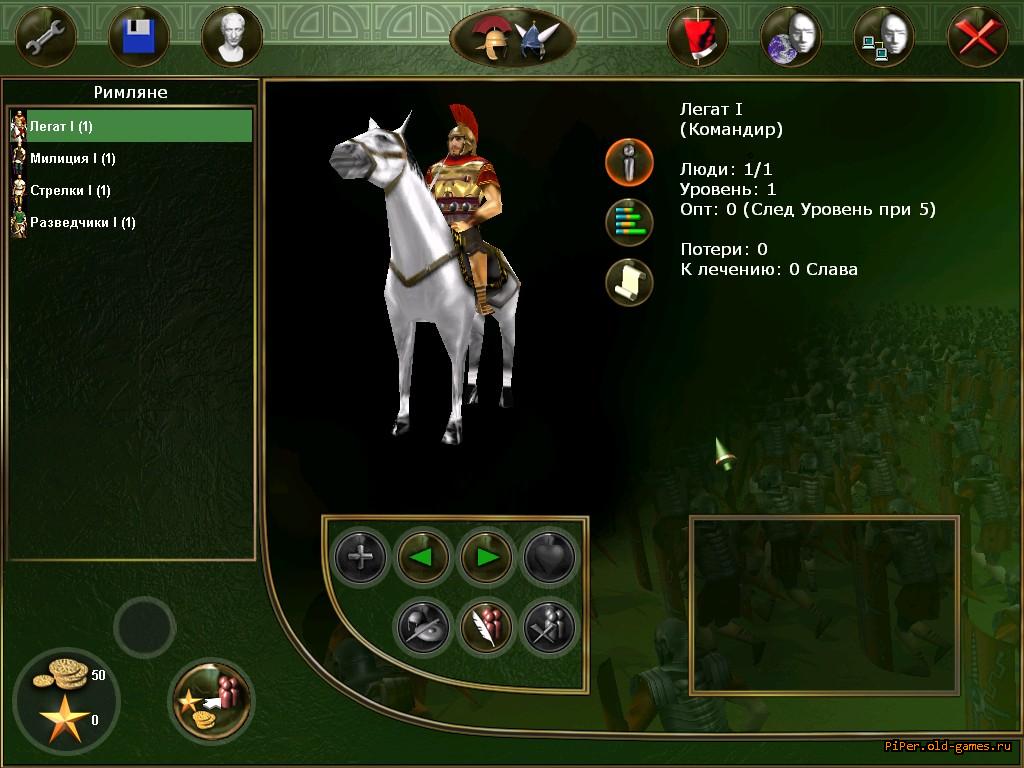
Task: Show unit info with the figure icon
Action: pos(629,162)
